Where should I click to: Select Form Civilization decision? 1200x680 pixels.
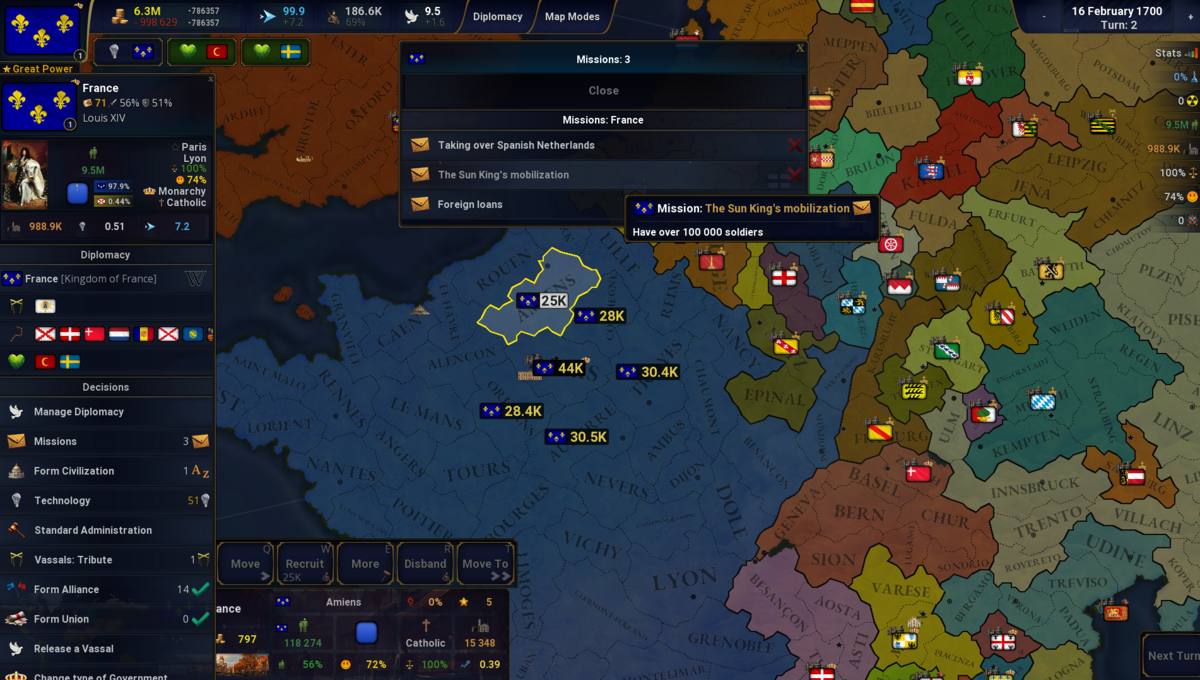click(74, 471)
